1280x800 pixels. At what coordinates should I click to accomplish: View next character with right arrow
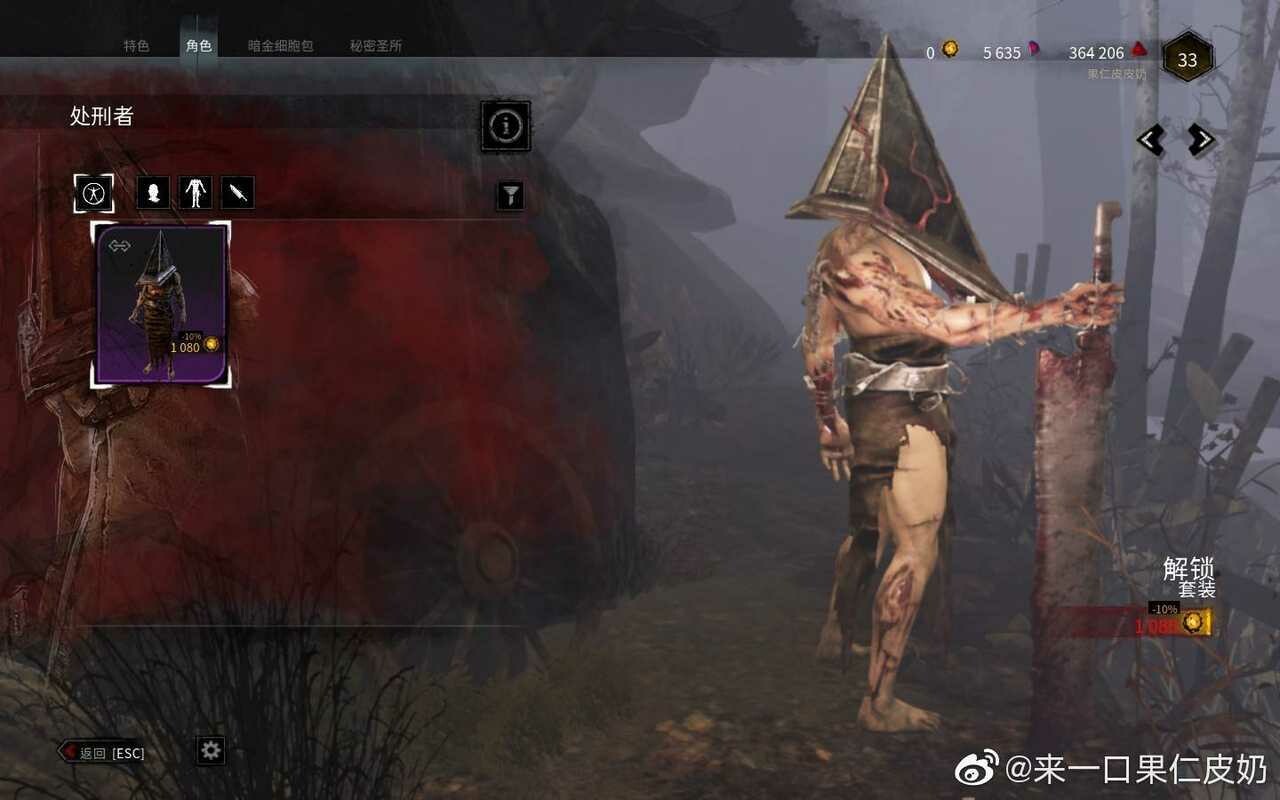(x=1201, y=140)
